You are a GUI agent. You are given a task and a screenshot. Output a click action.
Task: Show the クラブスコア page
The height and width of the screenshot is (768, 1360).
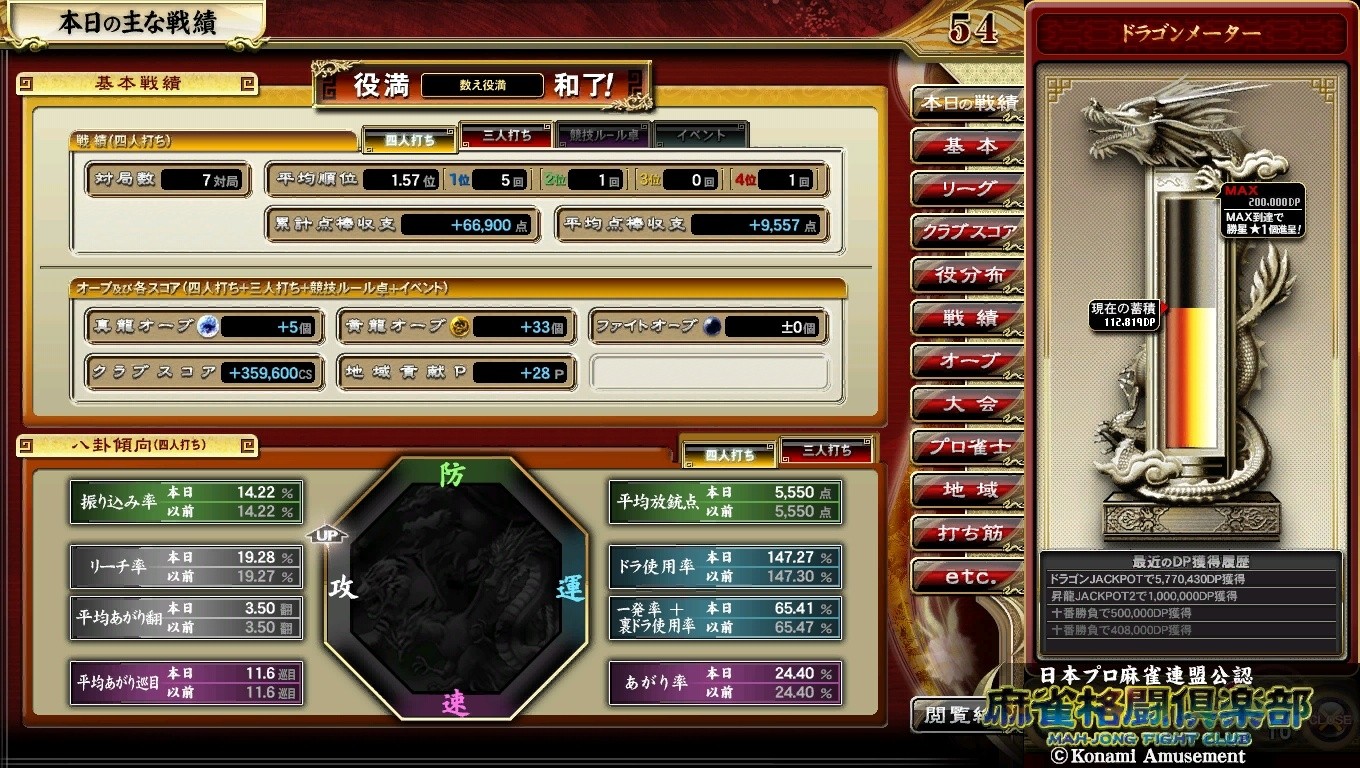point(968,232)
